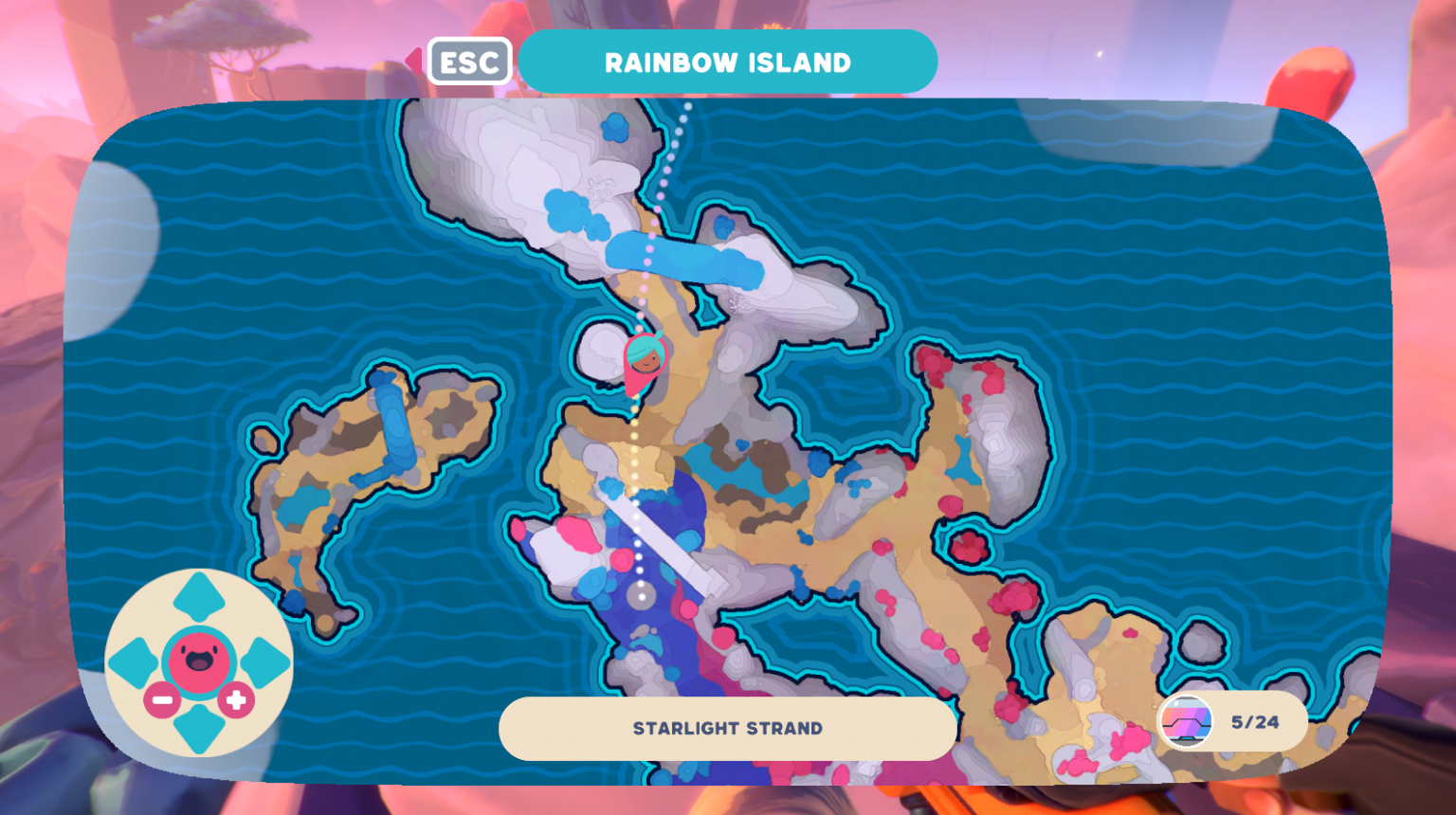Viewport: 1456px width, 815px height.
Task: Click the 5/24 map node counter
Action: 1256,722
